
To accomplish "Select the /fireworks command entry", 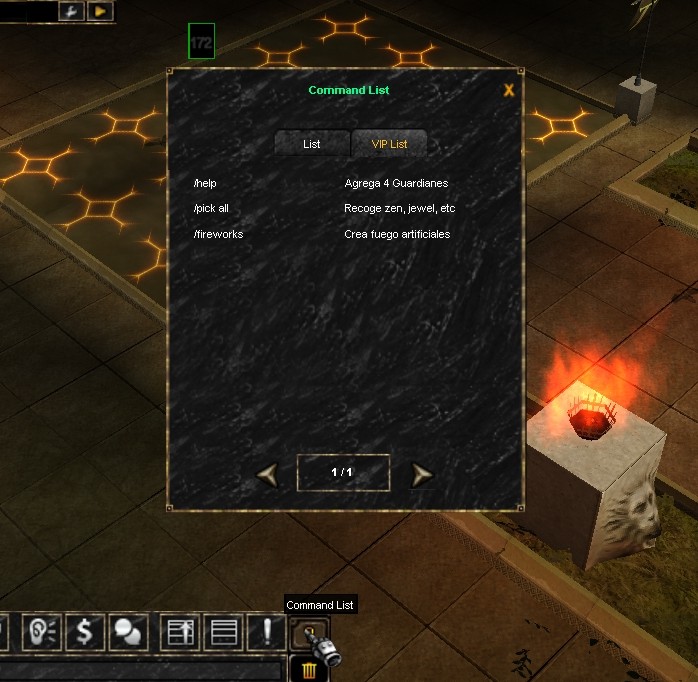I will coord(219,234).
